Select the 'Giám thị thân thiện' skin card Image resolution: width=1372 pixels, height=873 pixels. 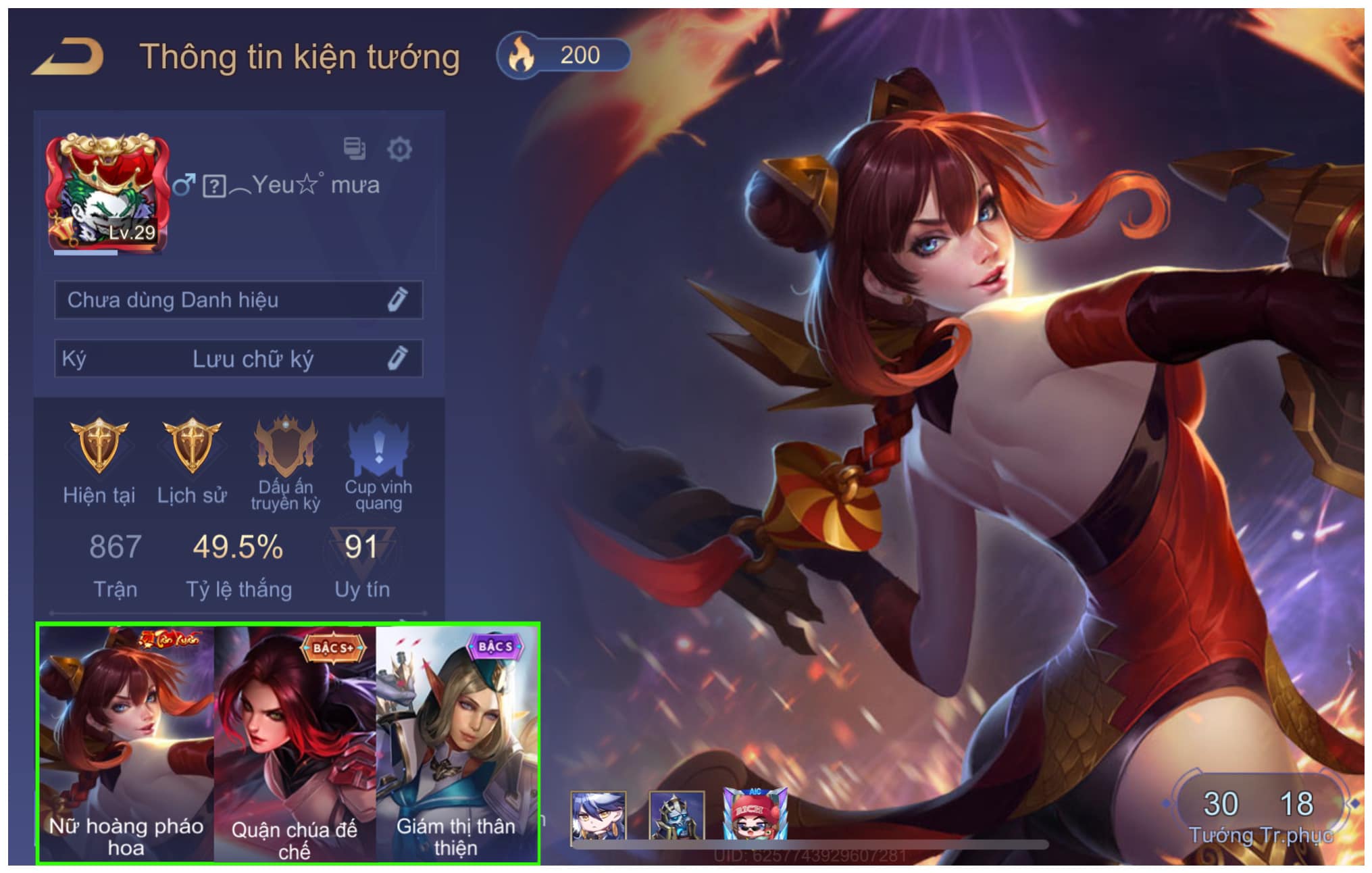[457, 743]
